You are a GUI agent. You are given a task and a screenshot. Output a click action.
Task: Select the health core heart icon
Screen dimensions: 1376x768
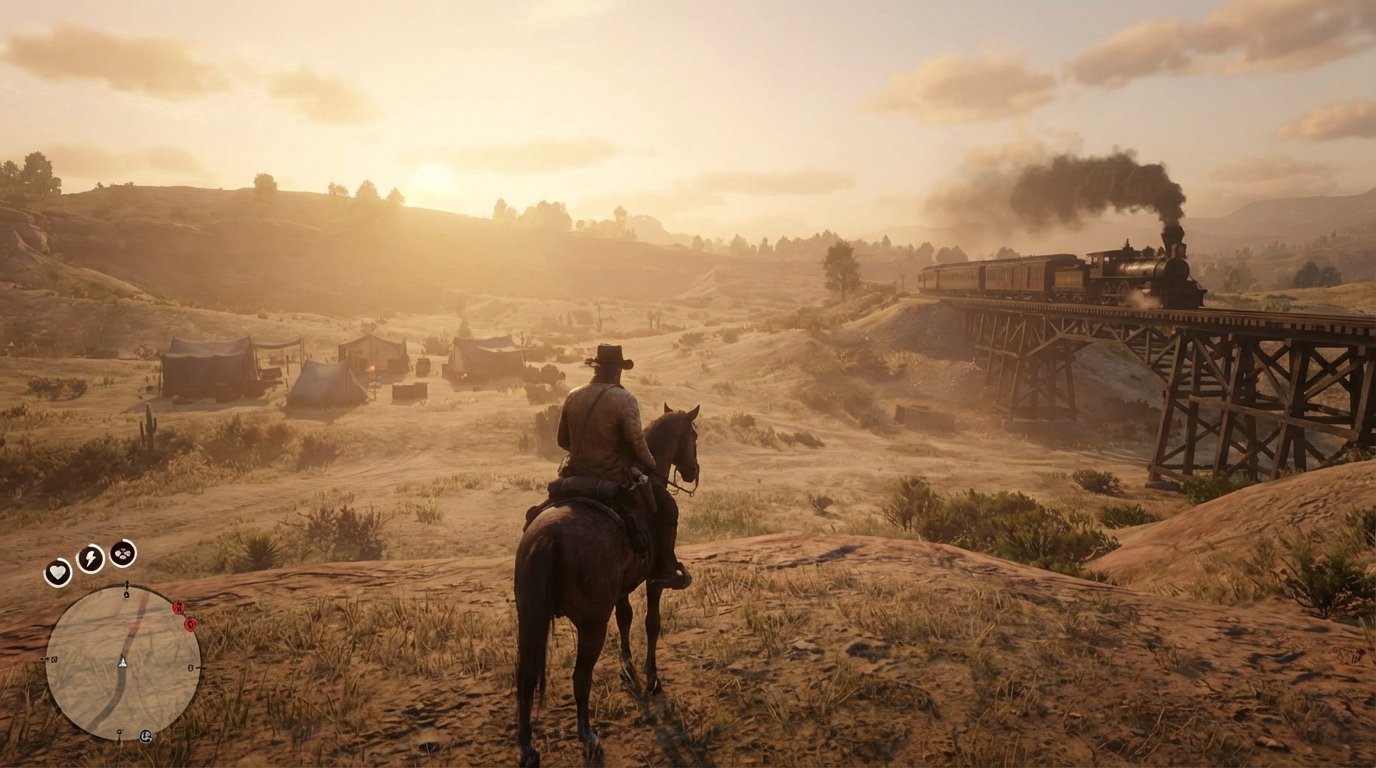click(56, 570)
